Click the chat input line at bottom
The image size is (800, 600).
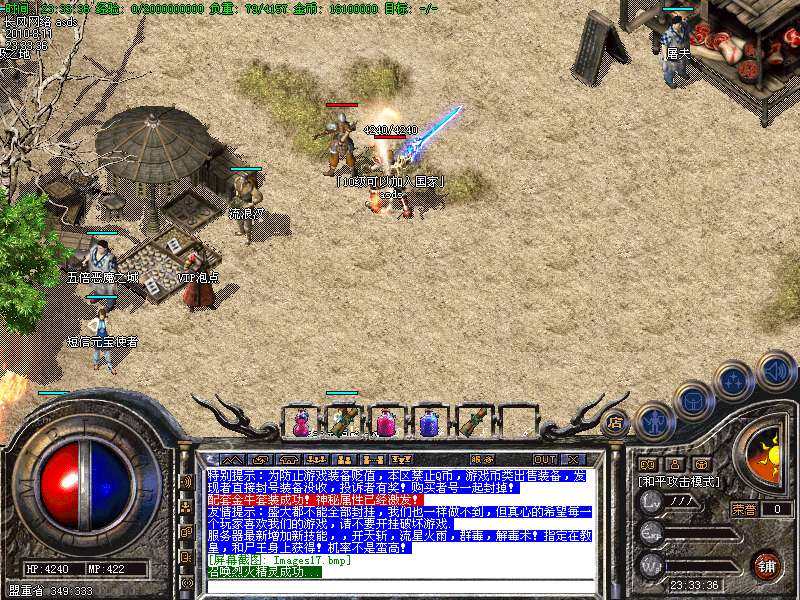click(x=400, y=585)
